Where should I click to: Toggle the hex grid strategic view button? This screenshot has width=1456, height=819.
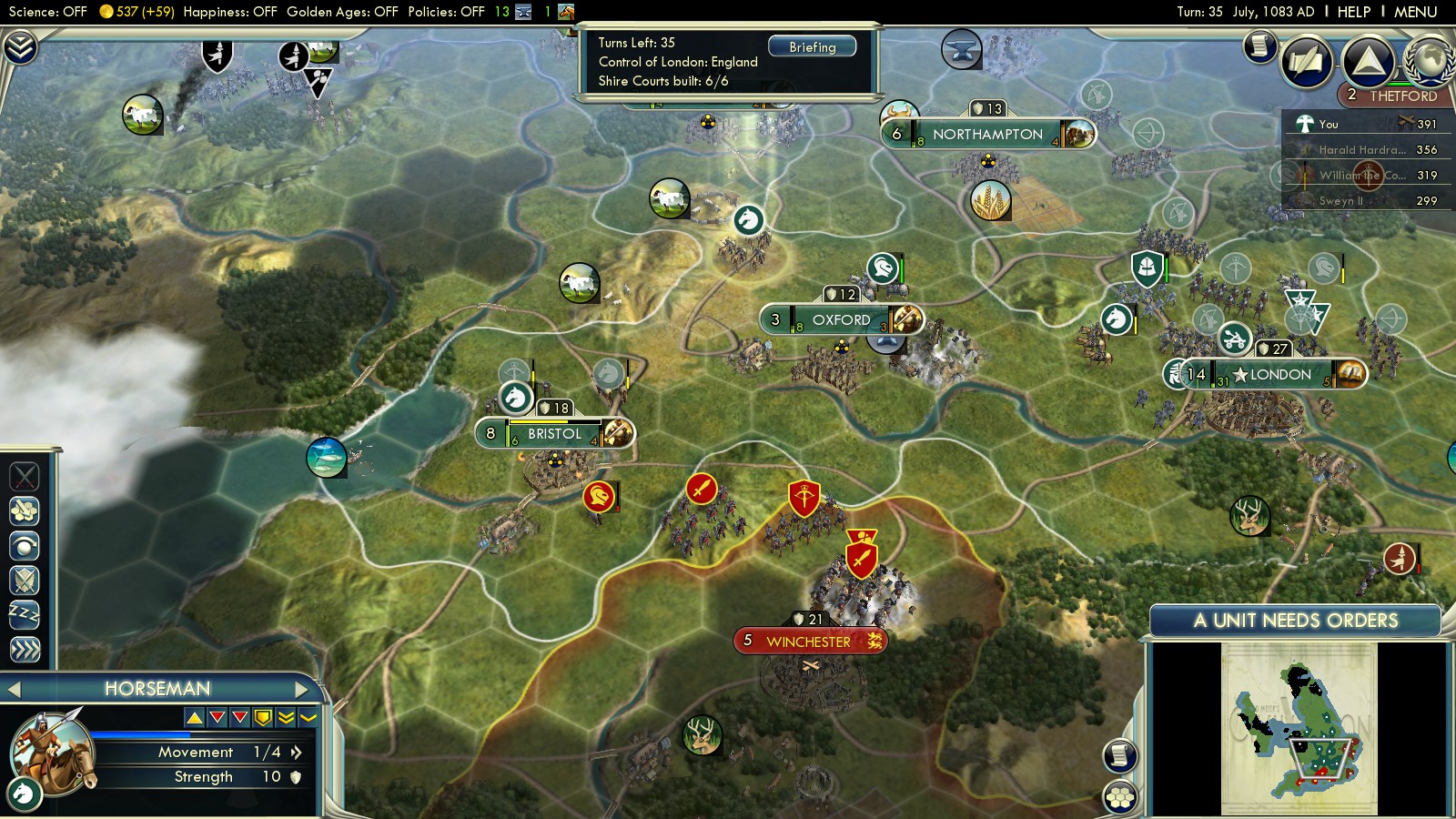[1120, 797]
